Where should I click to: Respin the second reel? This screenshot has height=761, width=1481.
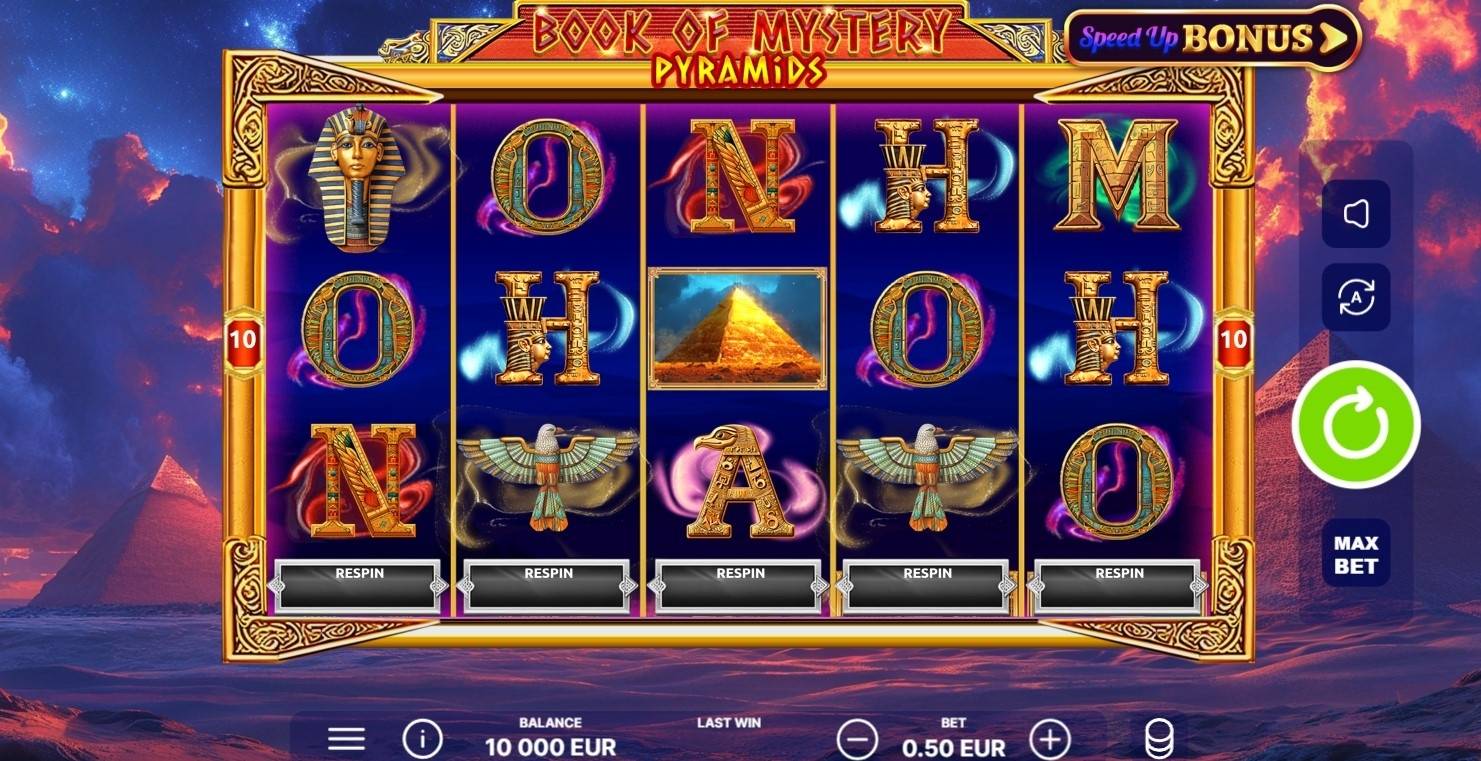[547, 573]
